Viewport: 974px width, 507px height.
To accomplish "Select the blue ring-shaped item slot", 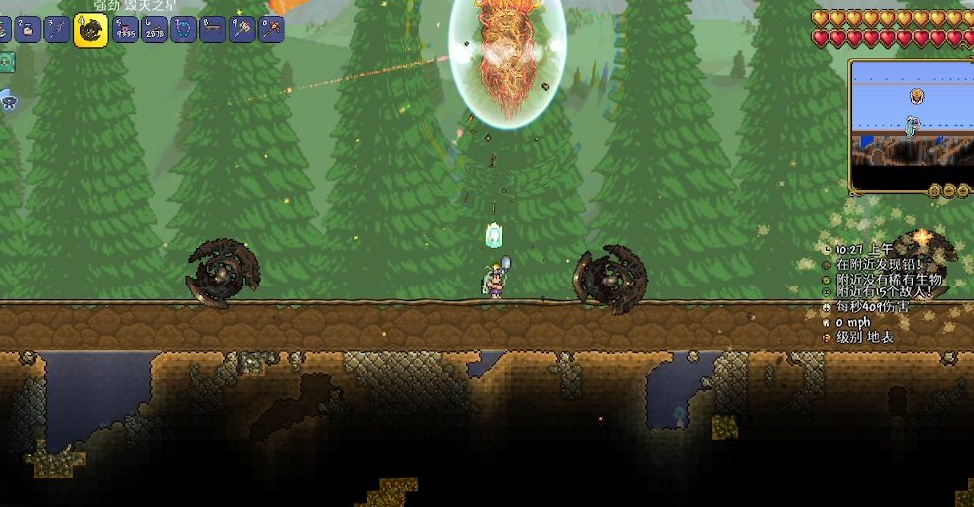I will [183, 30].
